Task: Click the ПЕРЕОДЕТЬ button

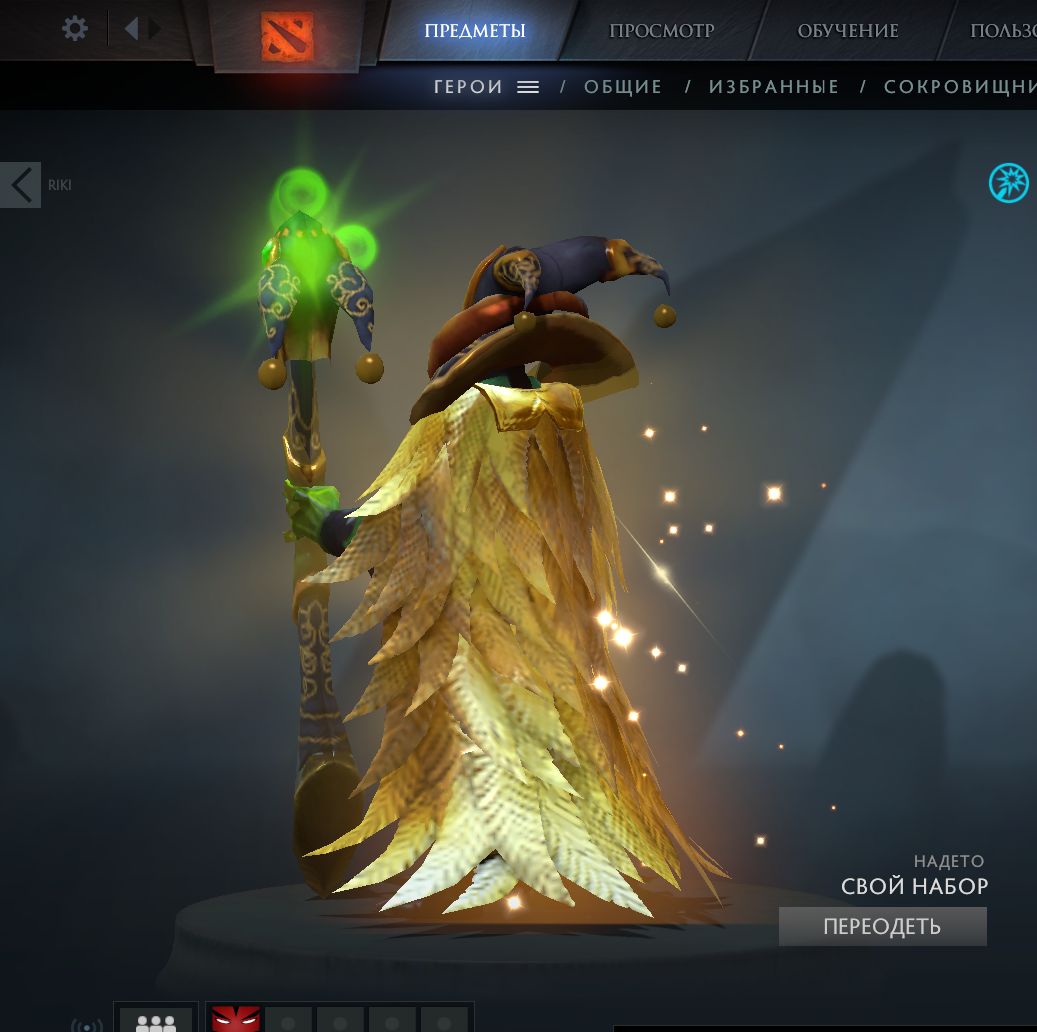Action: (x=882, y=926)
